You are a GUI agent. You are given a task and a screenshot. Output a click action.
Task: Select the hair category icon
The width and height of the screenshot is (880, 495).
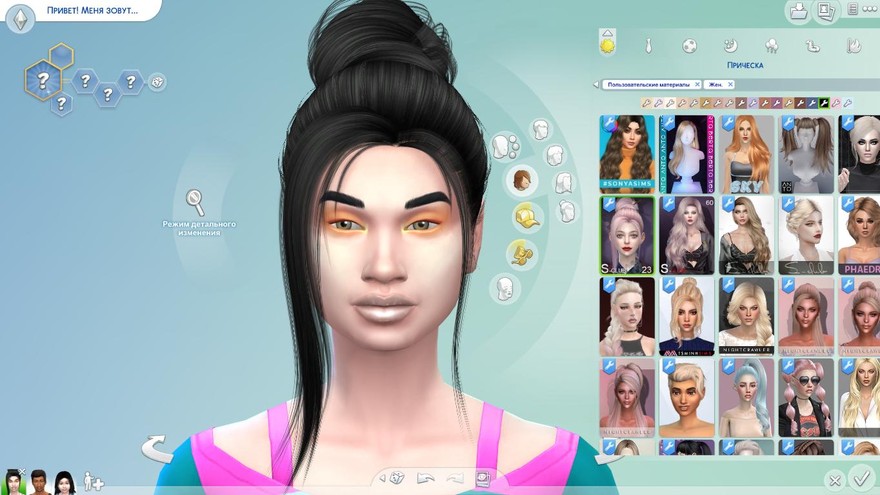(522, 181)
